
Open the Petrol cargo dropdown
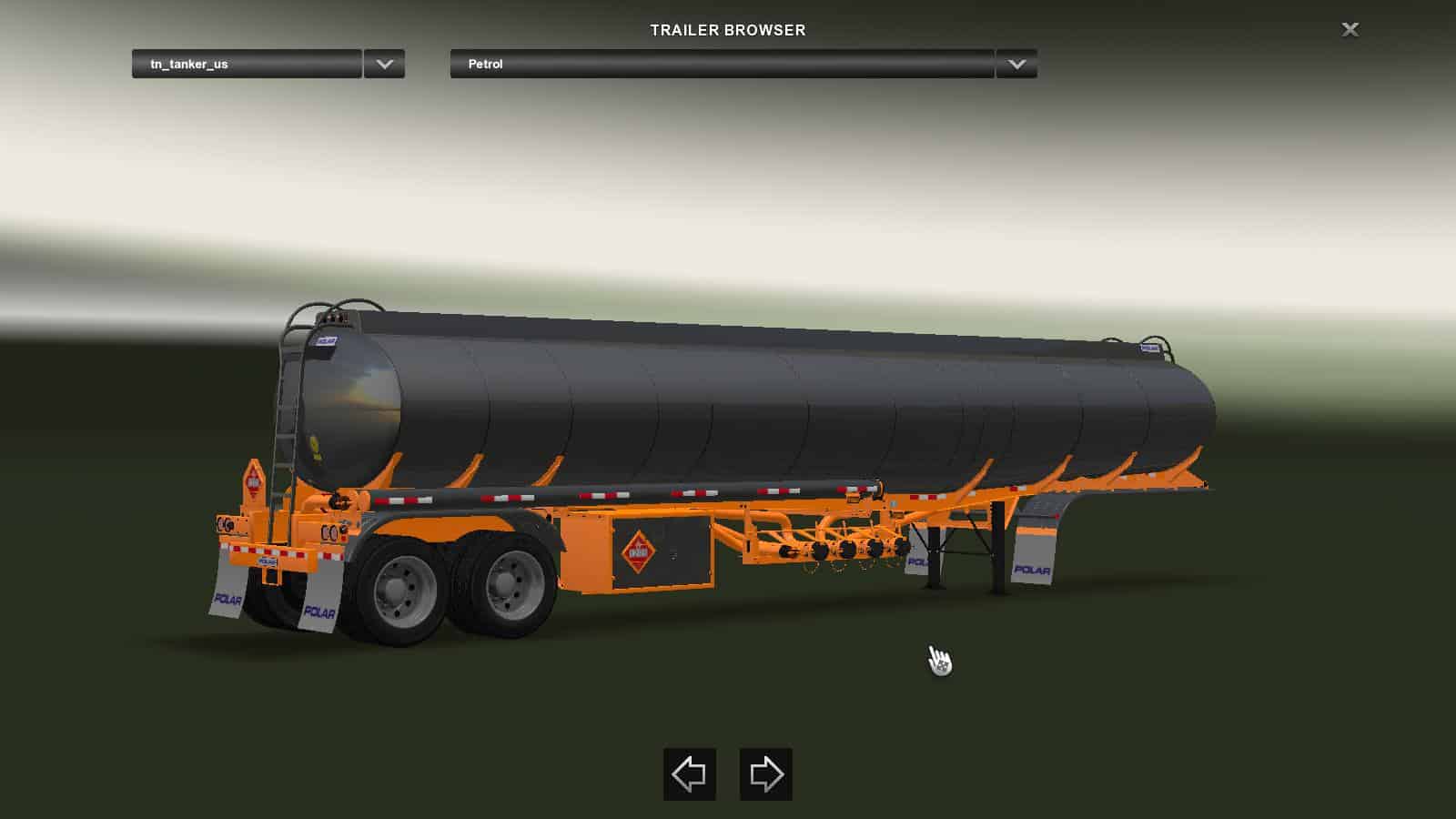(722, 65)
